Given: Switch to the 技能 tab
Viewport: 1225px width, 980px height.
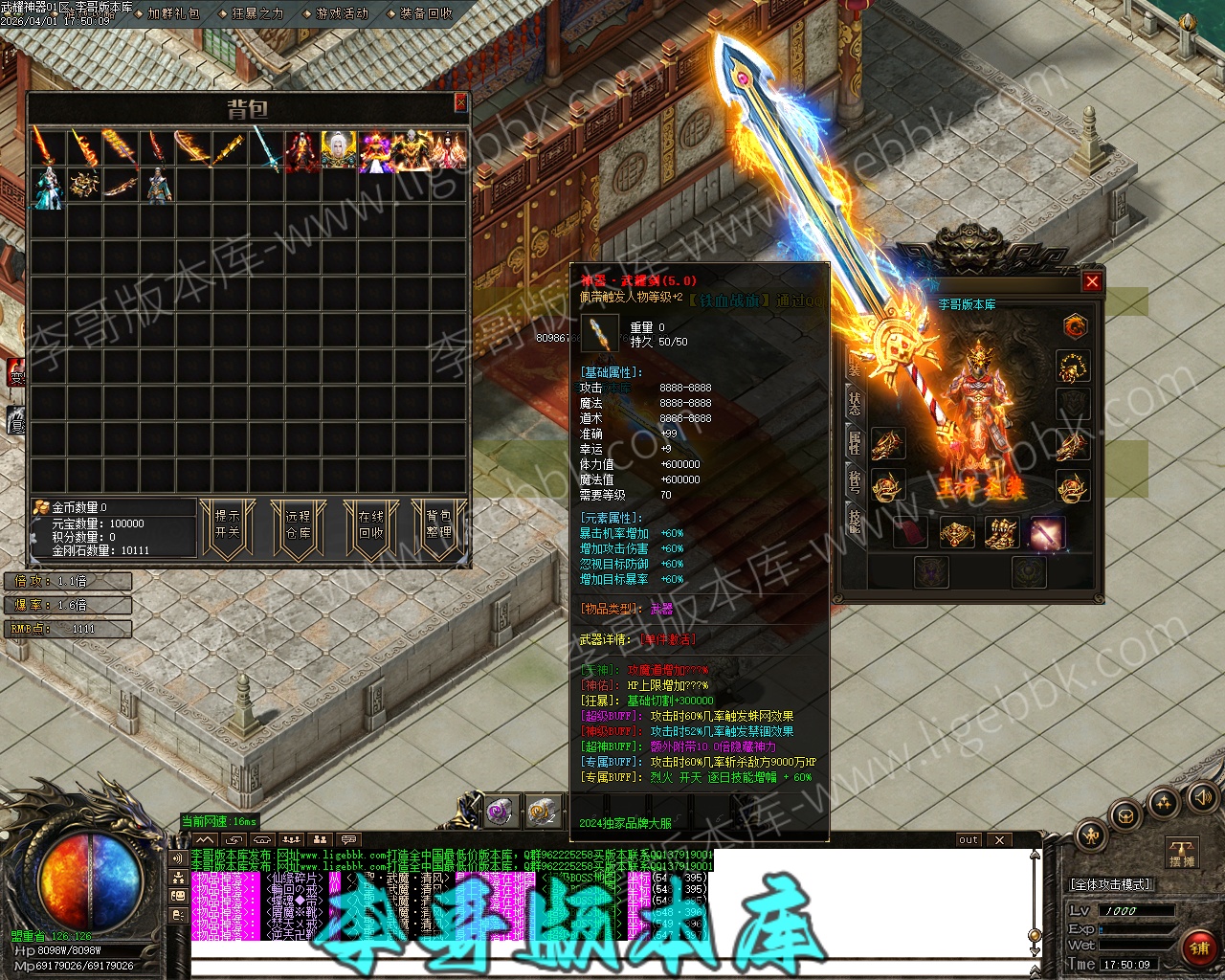Looking at the screenshot, I should click(x=855, y=521).
